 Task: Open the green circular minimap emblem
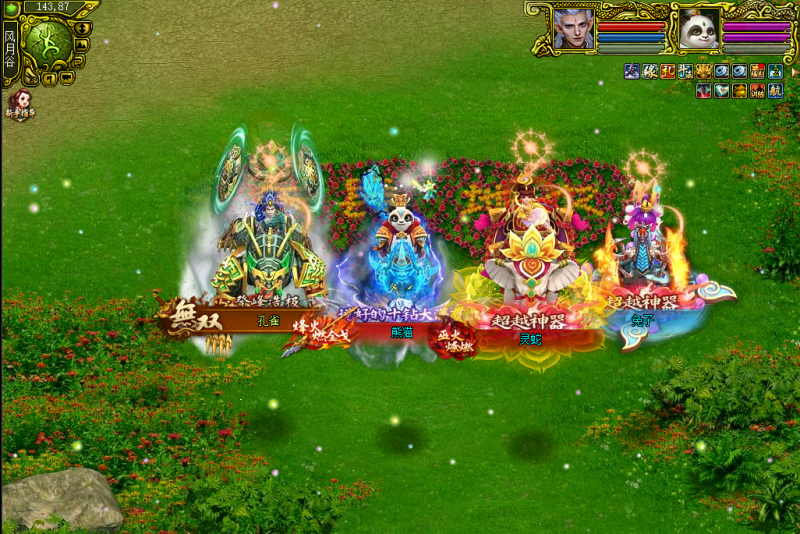48,41
